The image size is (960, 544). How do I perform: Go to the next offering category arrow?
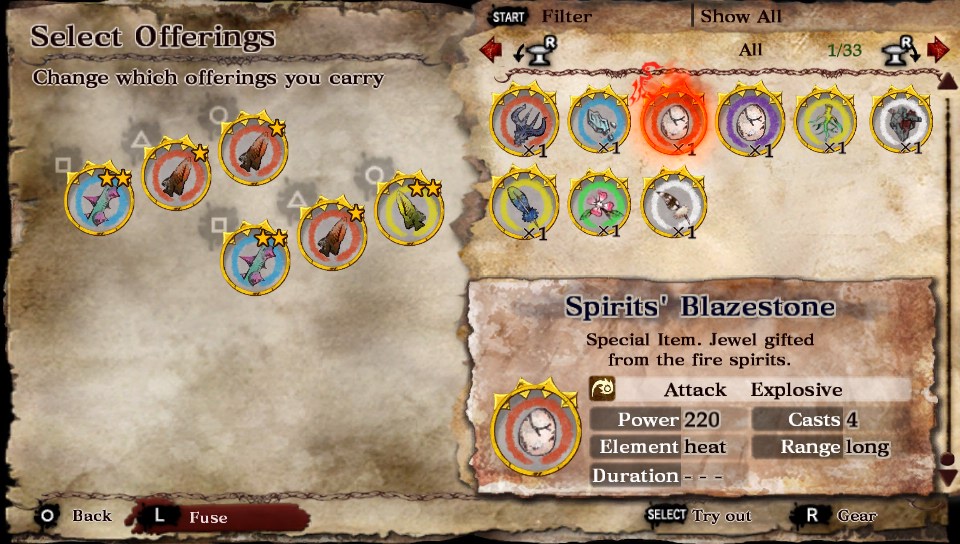937,49
